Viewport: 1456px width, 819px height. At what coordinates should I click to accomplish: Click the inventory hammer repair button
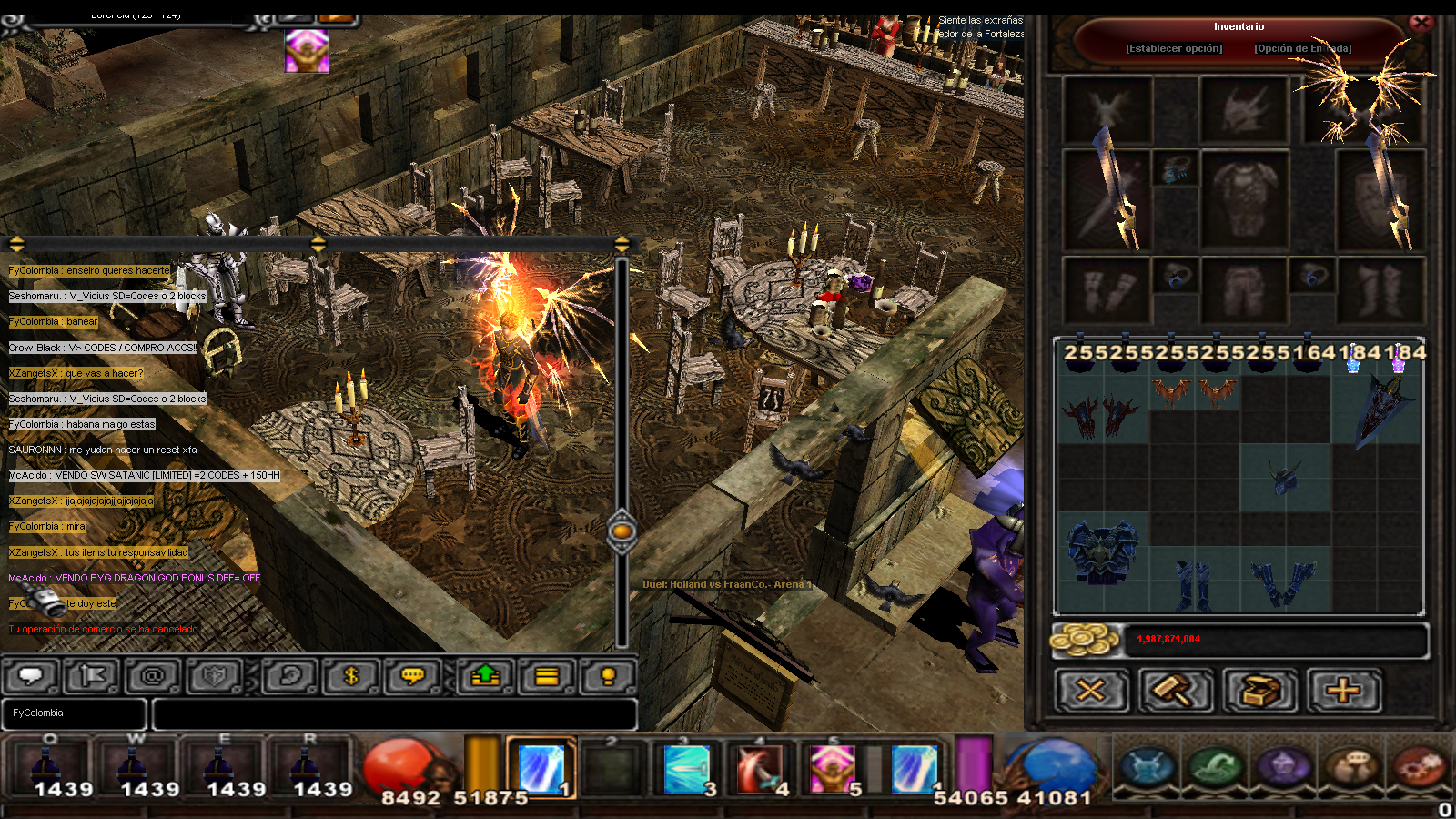pos(1176,691)
